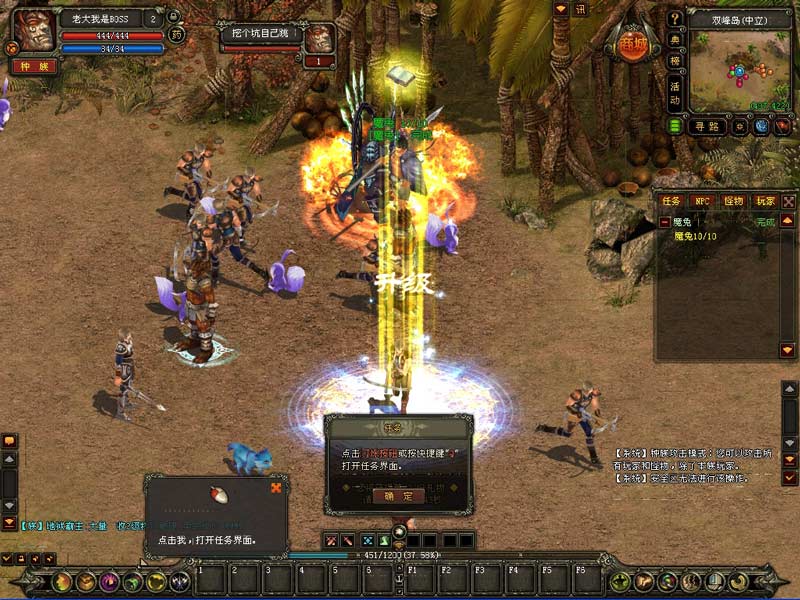
Task: Select the 魔兔 quest entry
Action: (x=683, y=222)
